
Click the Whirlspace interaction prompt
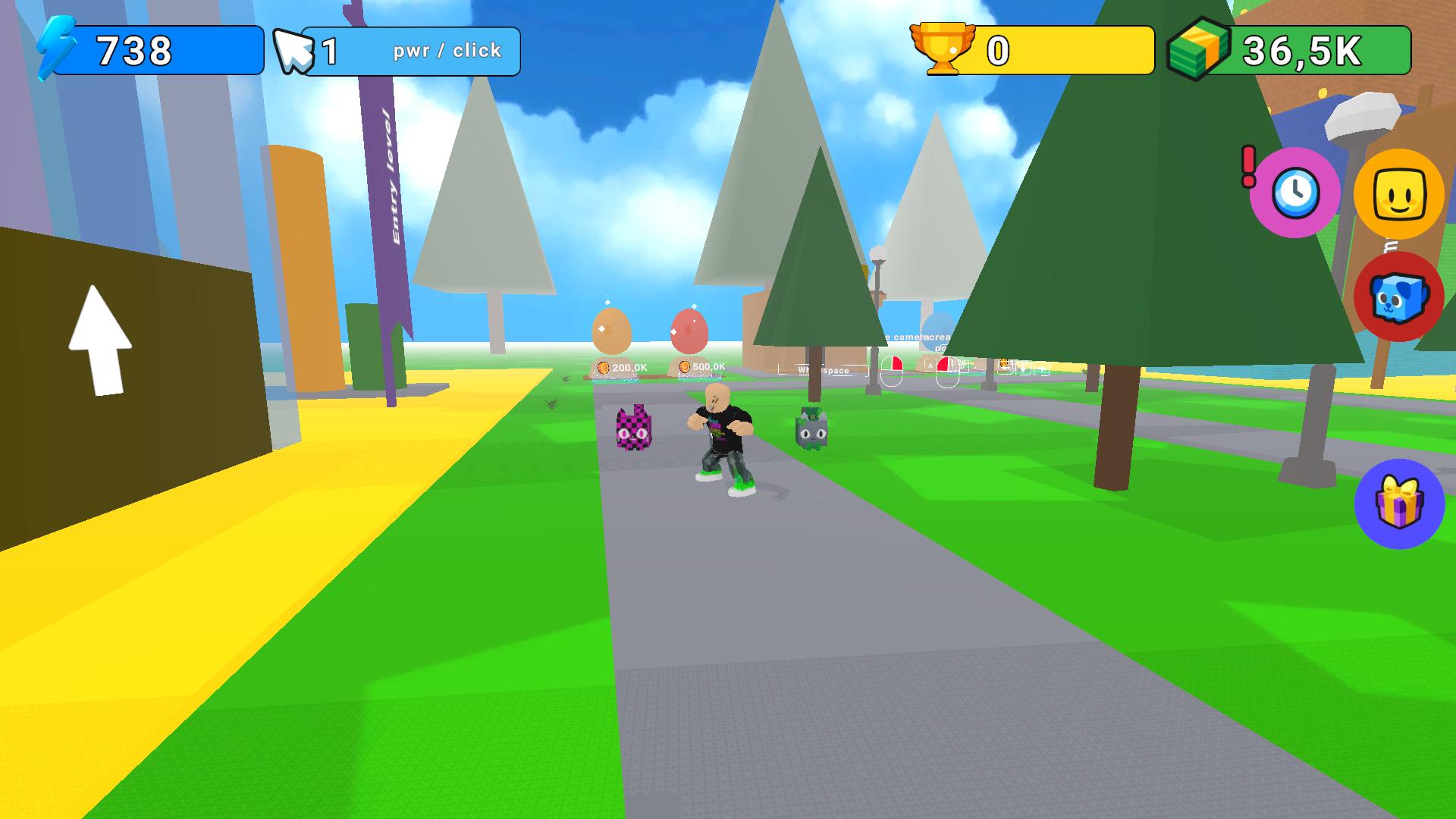[821, 369]
